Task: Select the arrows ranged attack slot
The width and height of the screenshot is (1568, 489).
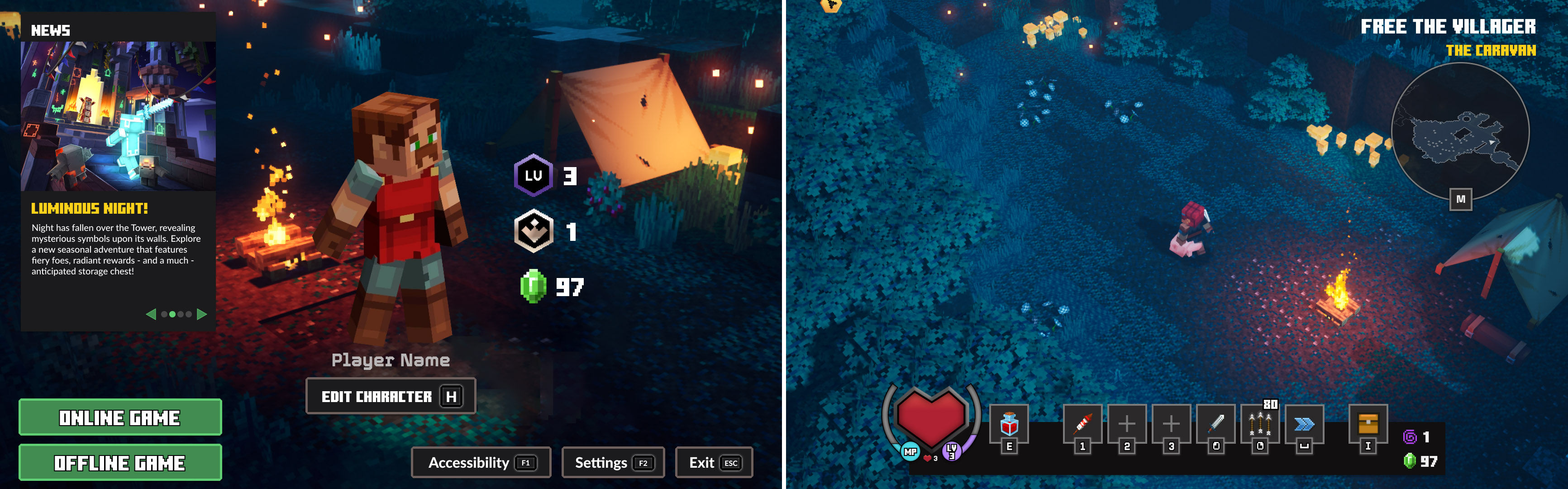Action: 1259,424
